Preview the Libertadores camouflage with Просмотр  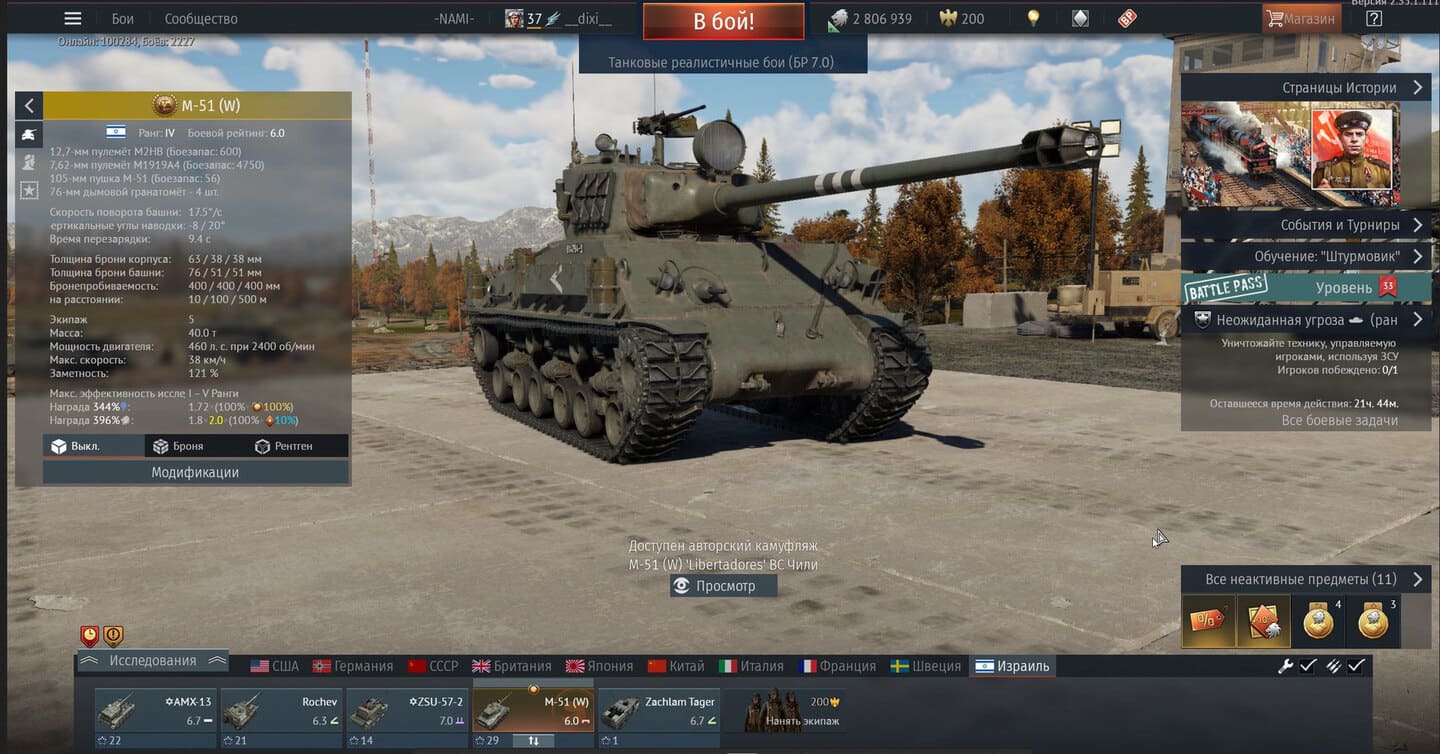(x=723, y=586)
